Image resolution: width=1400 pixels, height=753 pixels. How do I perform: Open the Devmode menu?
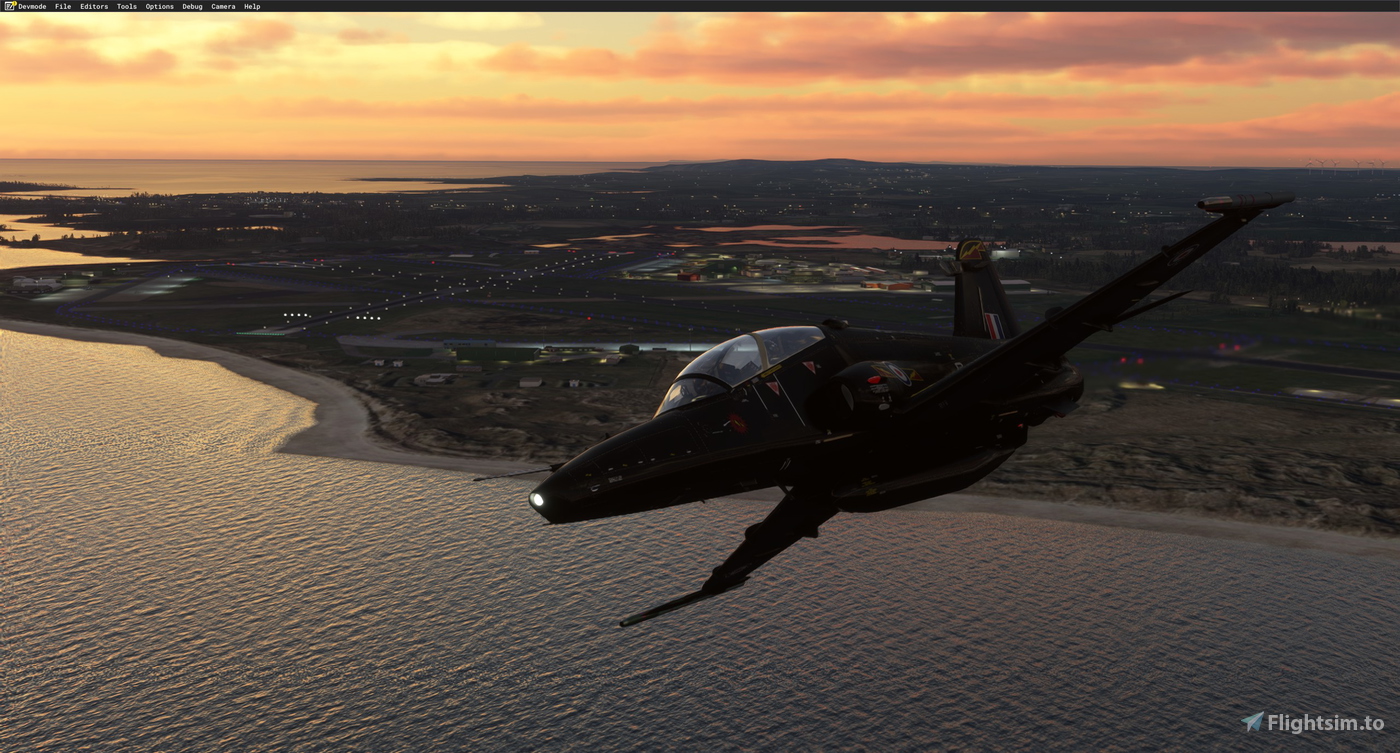click(31, 6)
